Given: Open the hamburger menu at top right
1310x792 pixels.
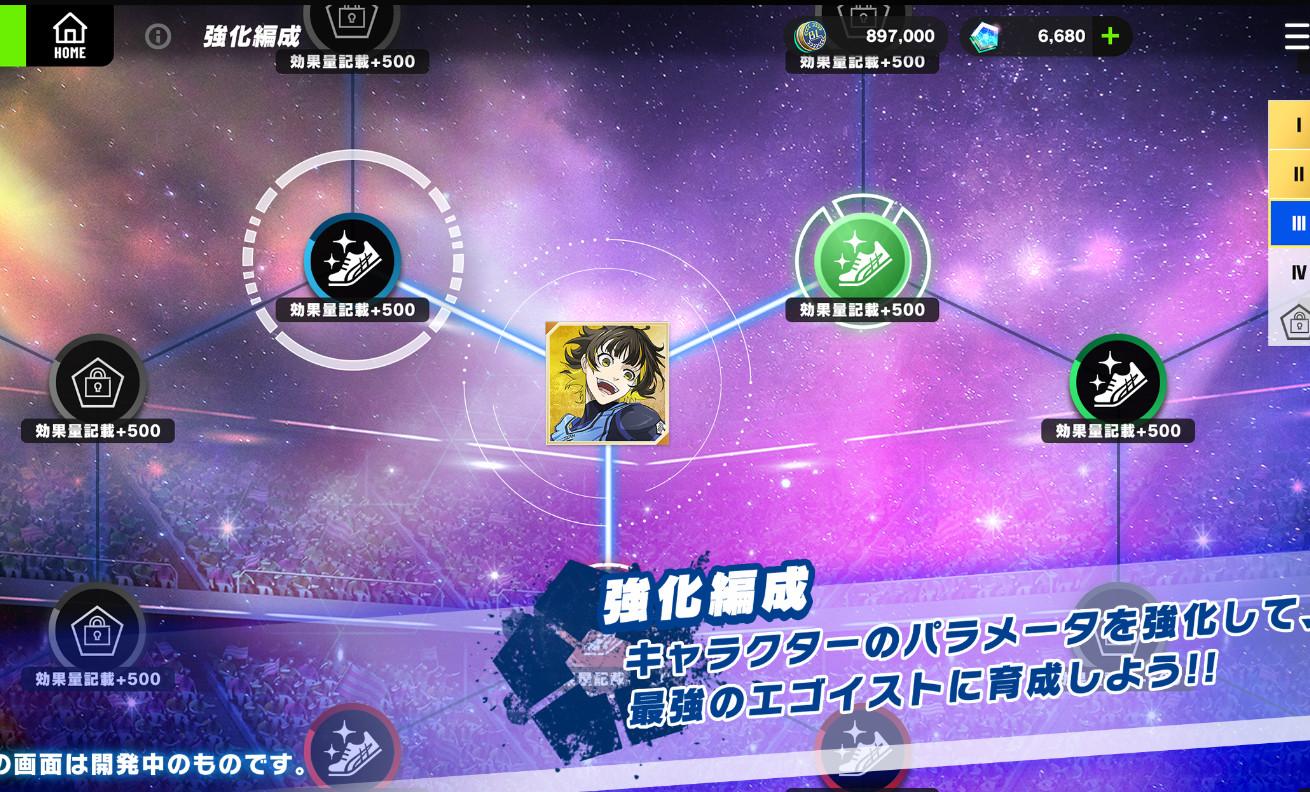Looking at the screenshot, I should click(x=1294, y=35).
